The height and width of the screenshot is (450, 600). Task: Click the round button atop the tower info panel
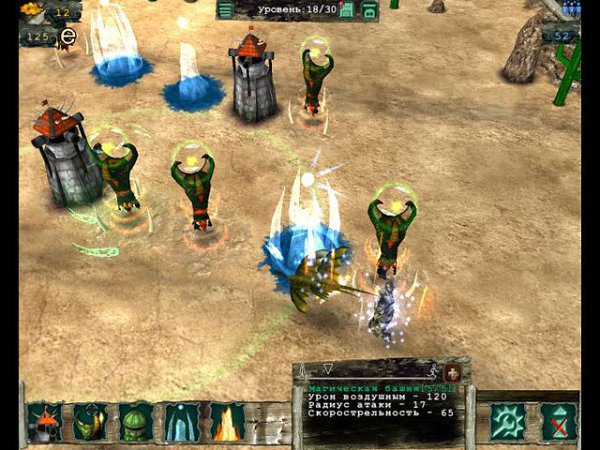point(452,371)
